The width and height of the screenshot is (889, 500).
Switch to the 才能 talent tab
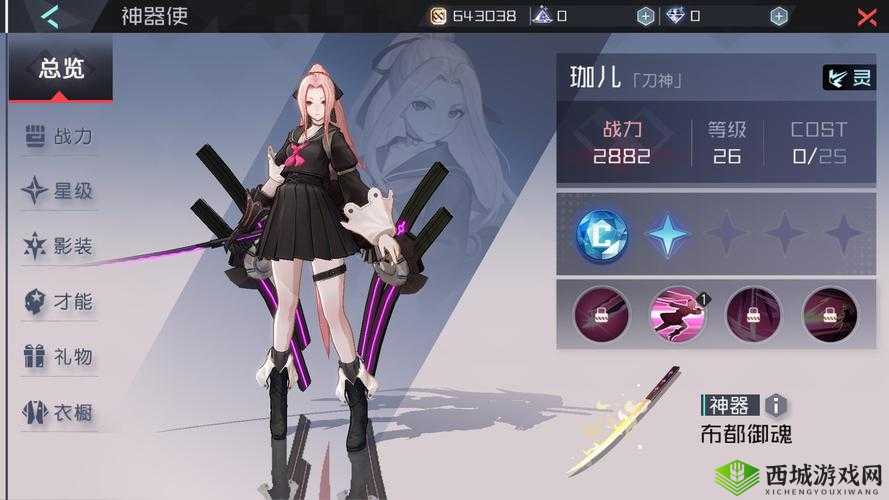coord(60,300)
